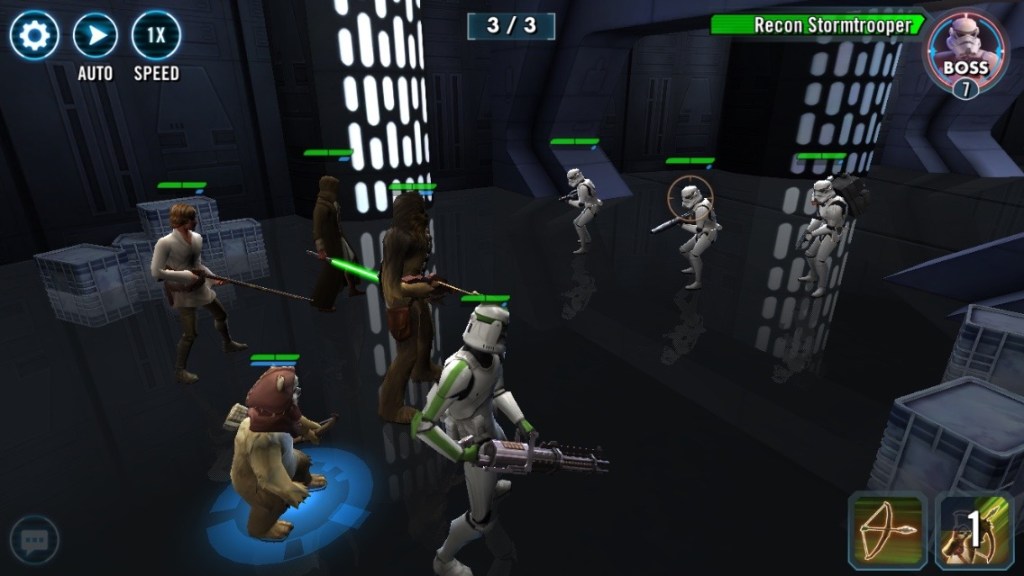
Task: Use the bow basic attack ability
Action: pyautogui.click(x=887, y=530)
